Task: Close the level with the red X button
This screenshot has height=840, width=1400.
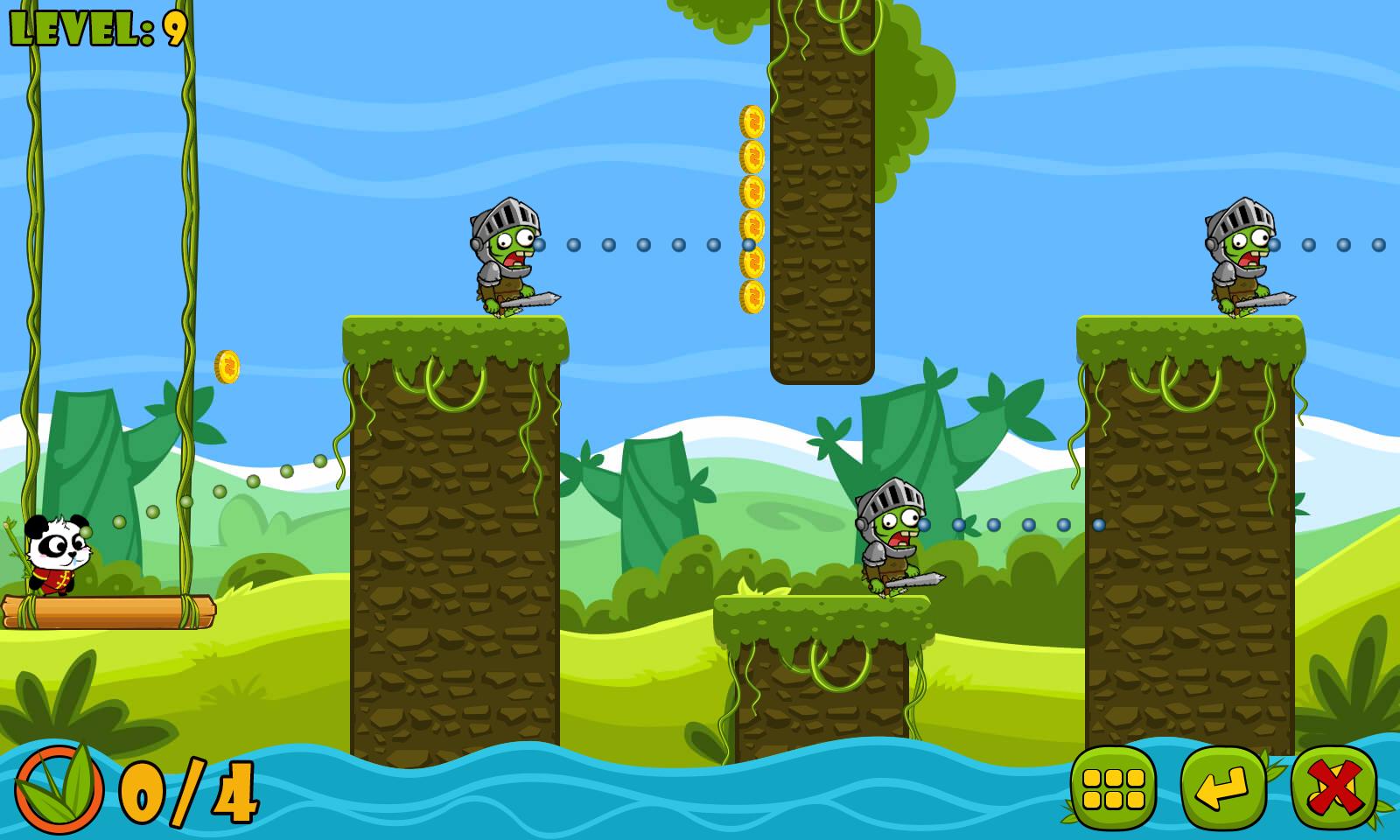Action: (1333, 787)
